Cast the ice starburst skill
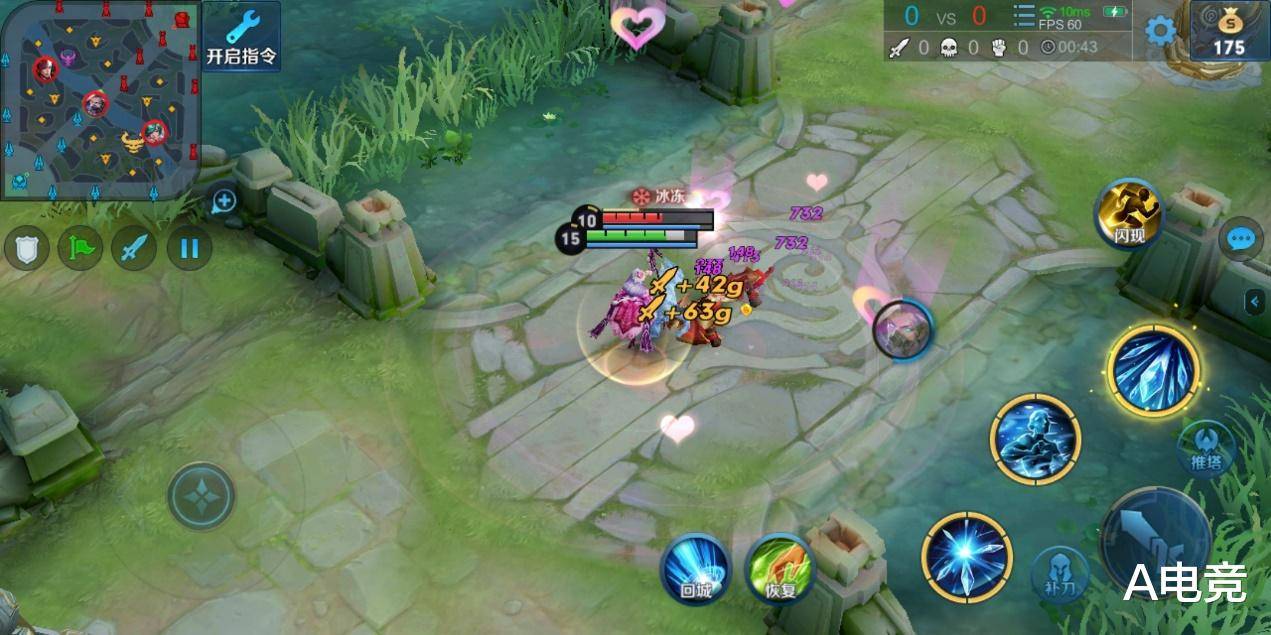Image resolution: width=1271 pixels, height=635 pixels. (x=967, y=557)
